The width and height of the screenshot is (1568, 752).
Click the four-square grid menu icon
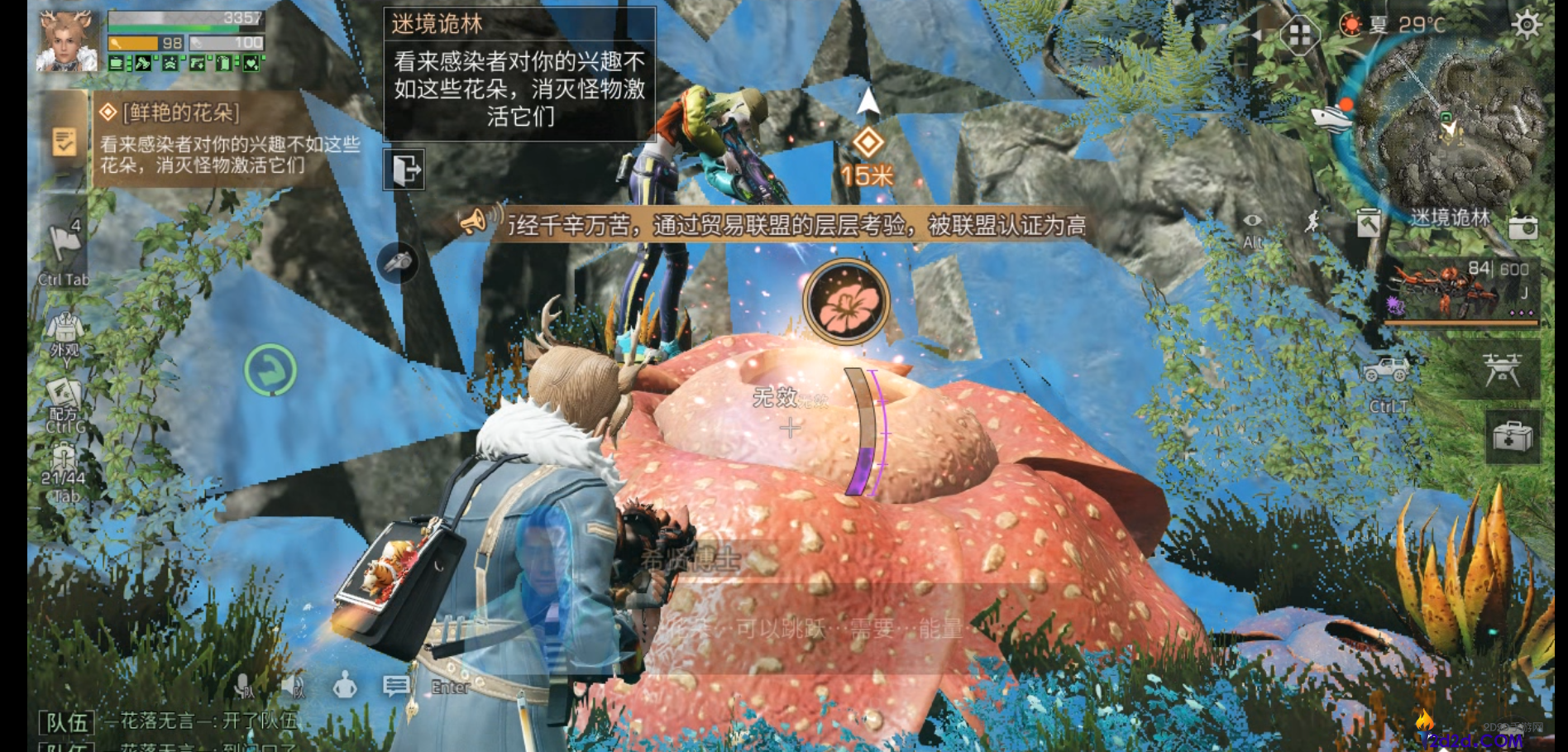tap(1299, 35)
